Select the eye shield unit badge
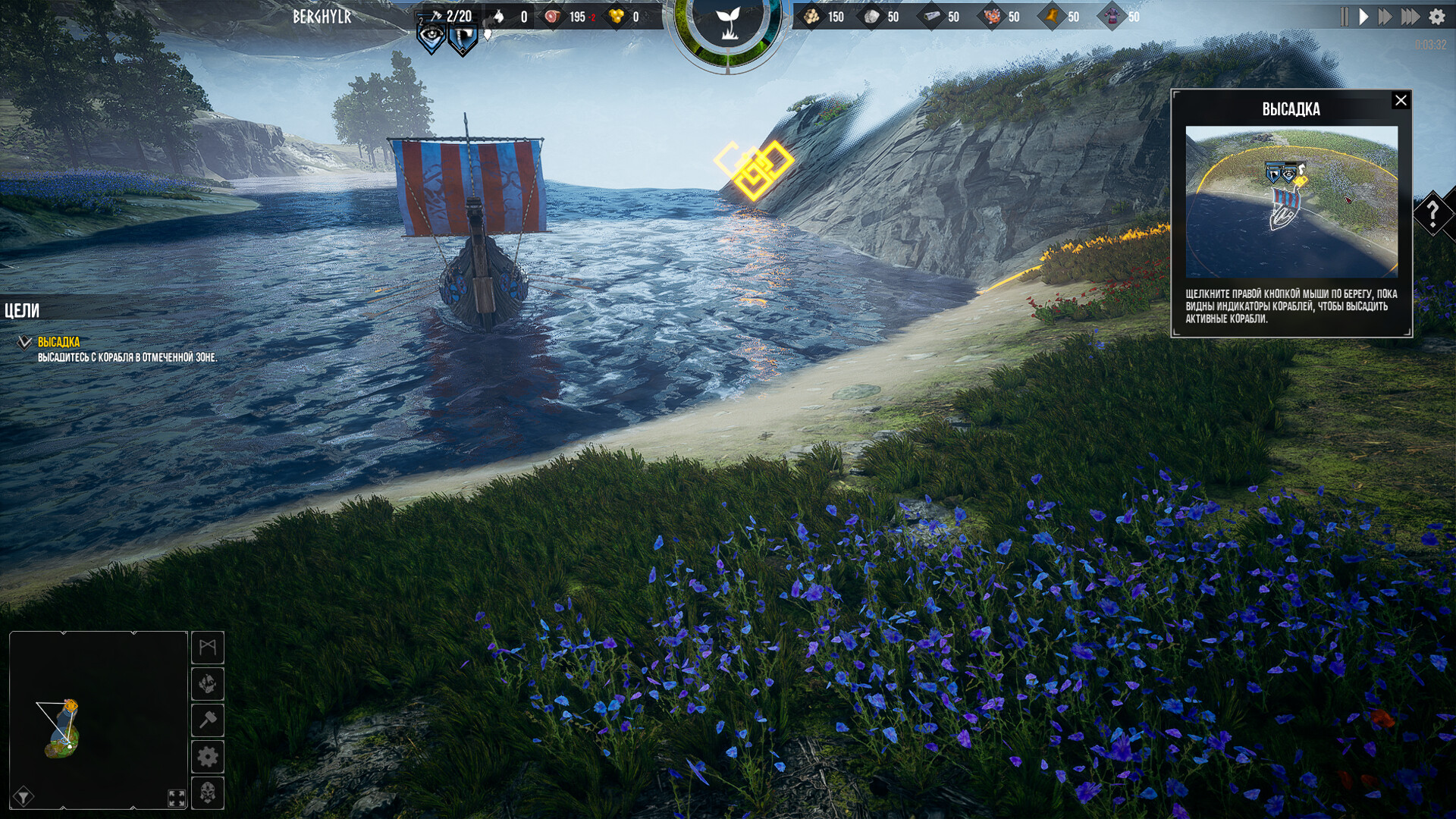The image size is (1456, 819). tap(431, 36)
